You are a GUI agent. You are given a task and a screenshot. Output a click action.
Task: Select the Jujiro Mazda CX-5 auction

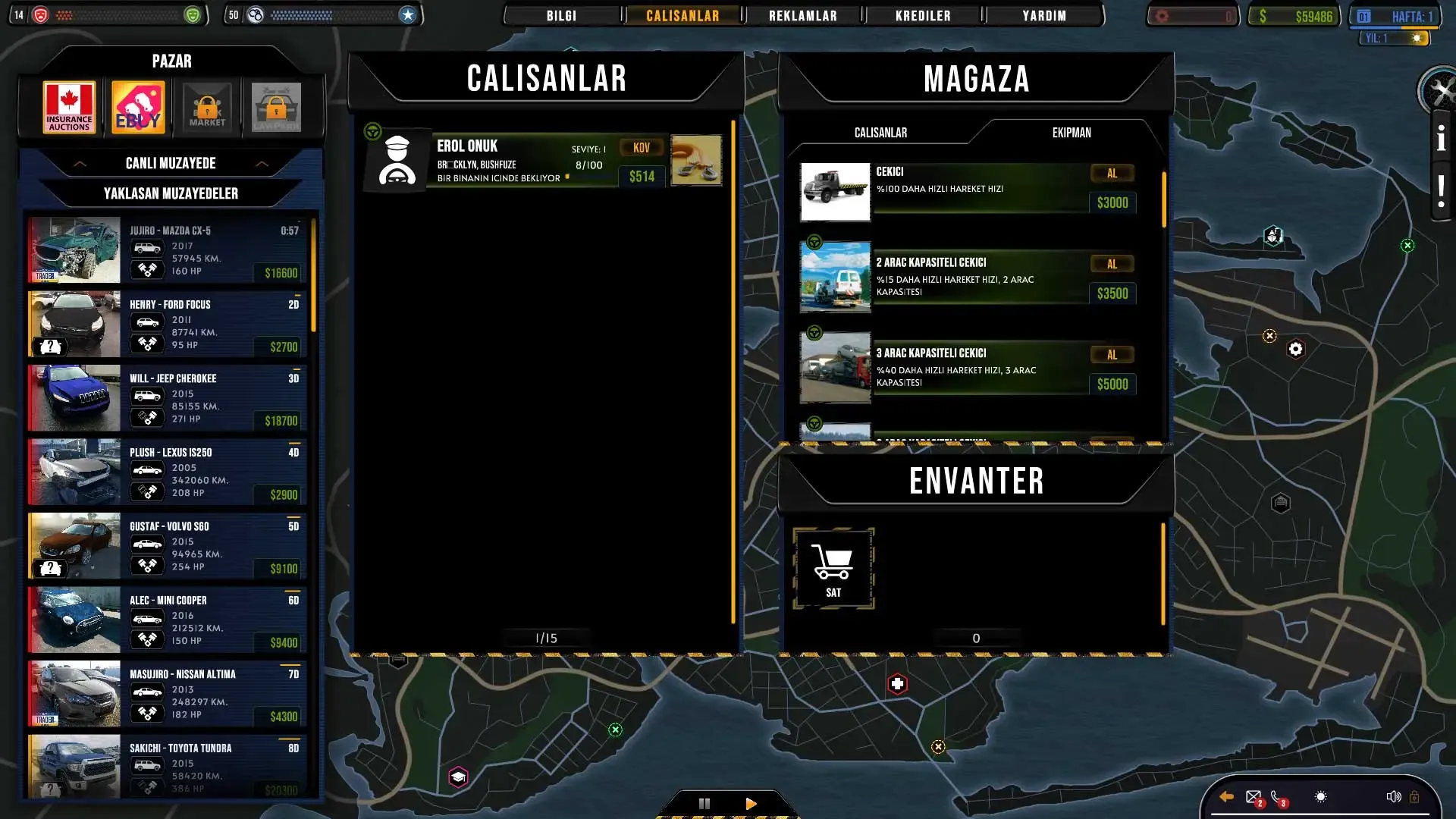167,250
